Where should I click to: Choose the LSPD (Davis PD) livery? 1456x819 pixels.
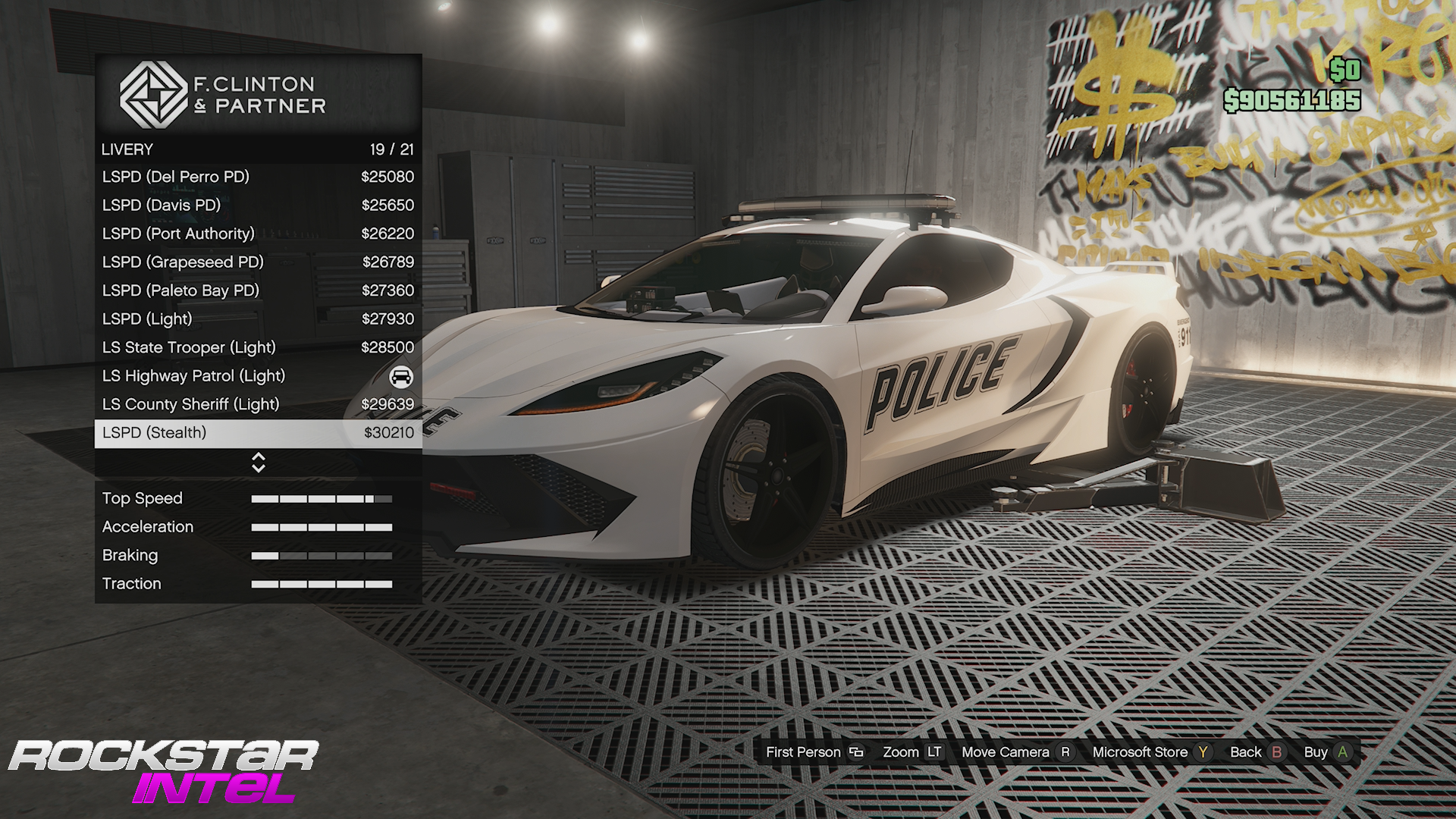[258, 206]
